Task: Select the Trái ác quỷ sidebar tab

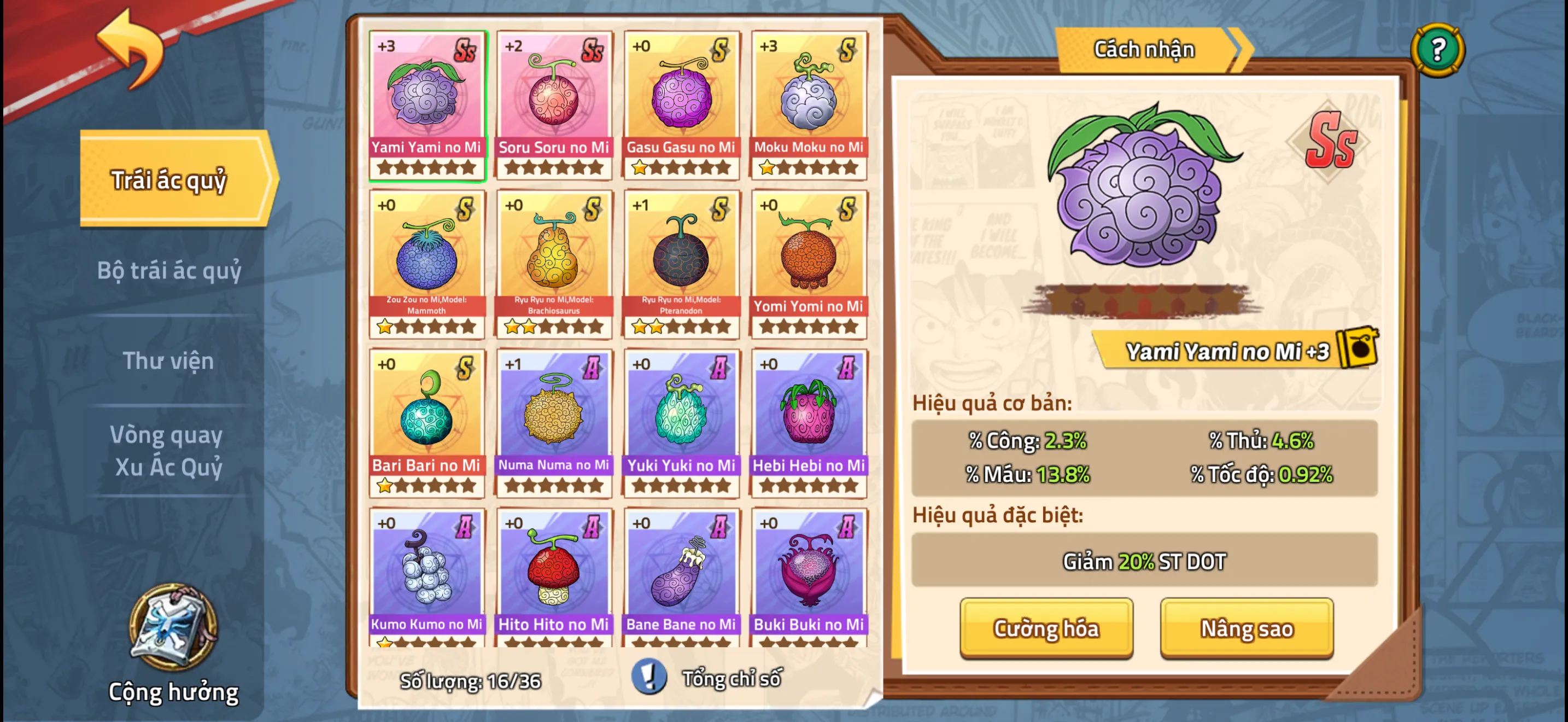Action: click(171, 179)
